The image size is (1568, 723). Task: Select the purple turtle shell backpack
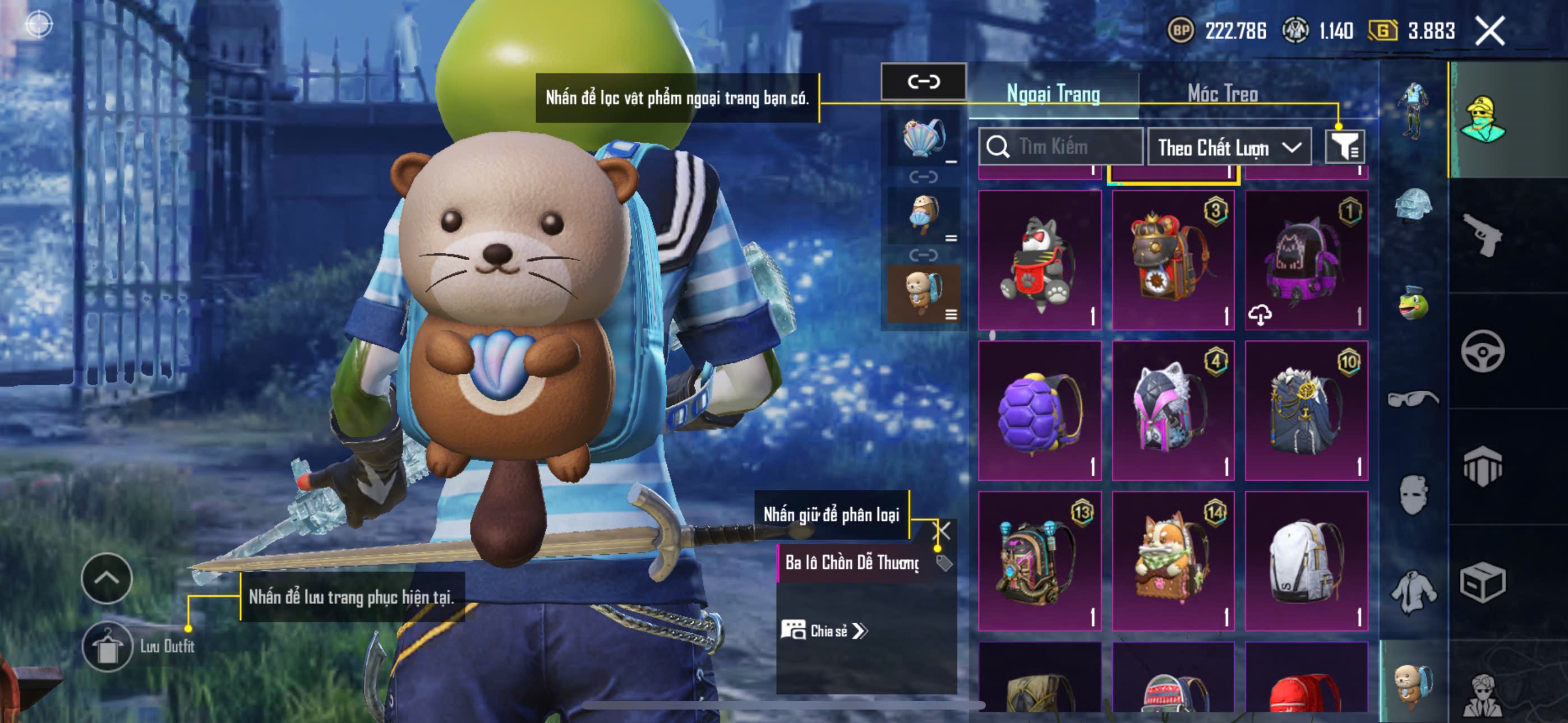tap(1040, 411)
